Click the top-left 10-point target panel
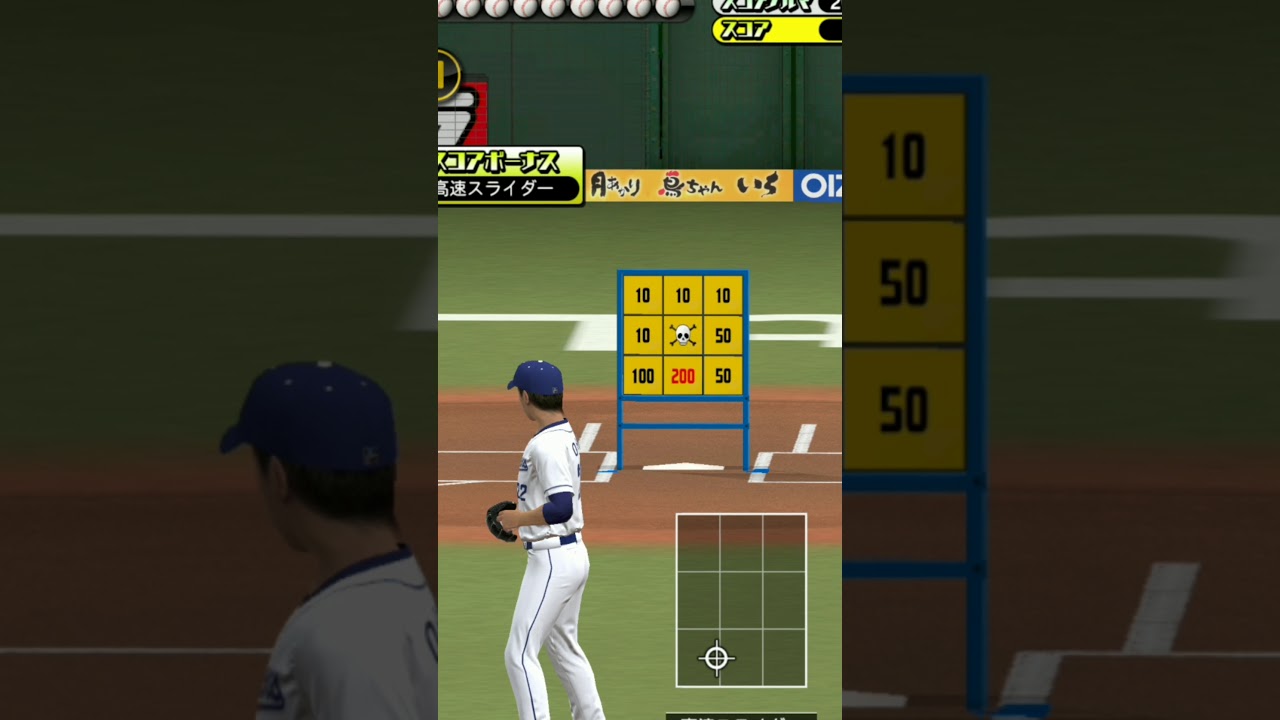Viewport: 1280px width, 720px height. pyautogui.click(x=643, y=296)
